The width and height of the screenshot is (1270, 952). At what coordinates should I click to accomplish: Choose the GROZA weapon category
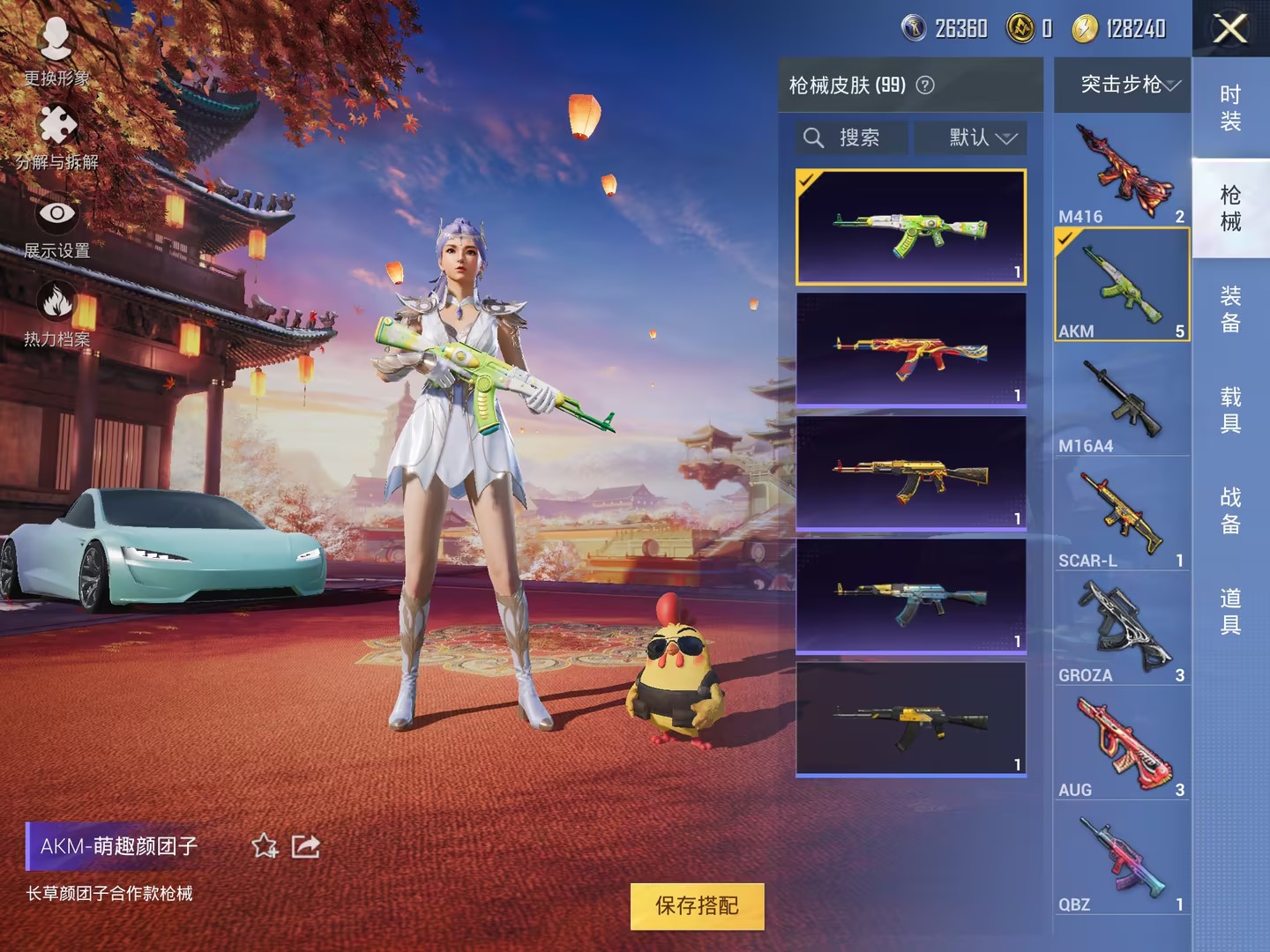pyautogui.click(x=1122, y=630)
